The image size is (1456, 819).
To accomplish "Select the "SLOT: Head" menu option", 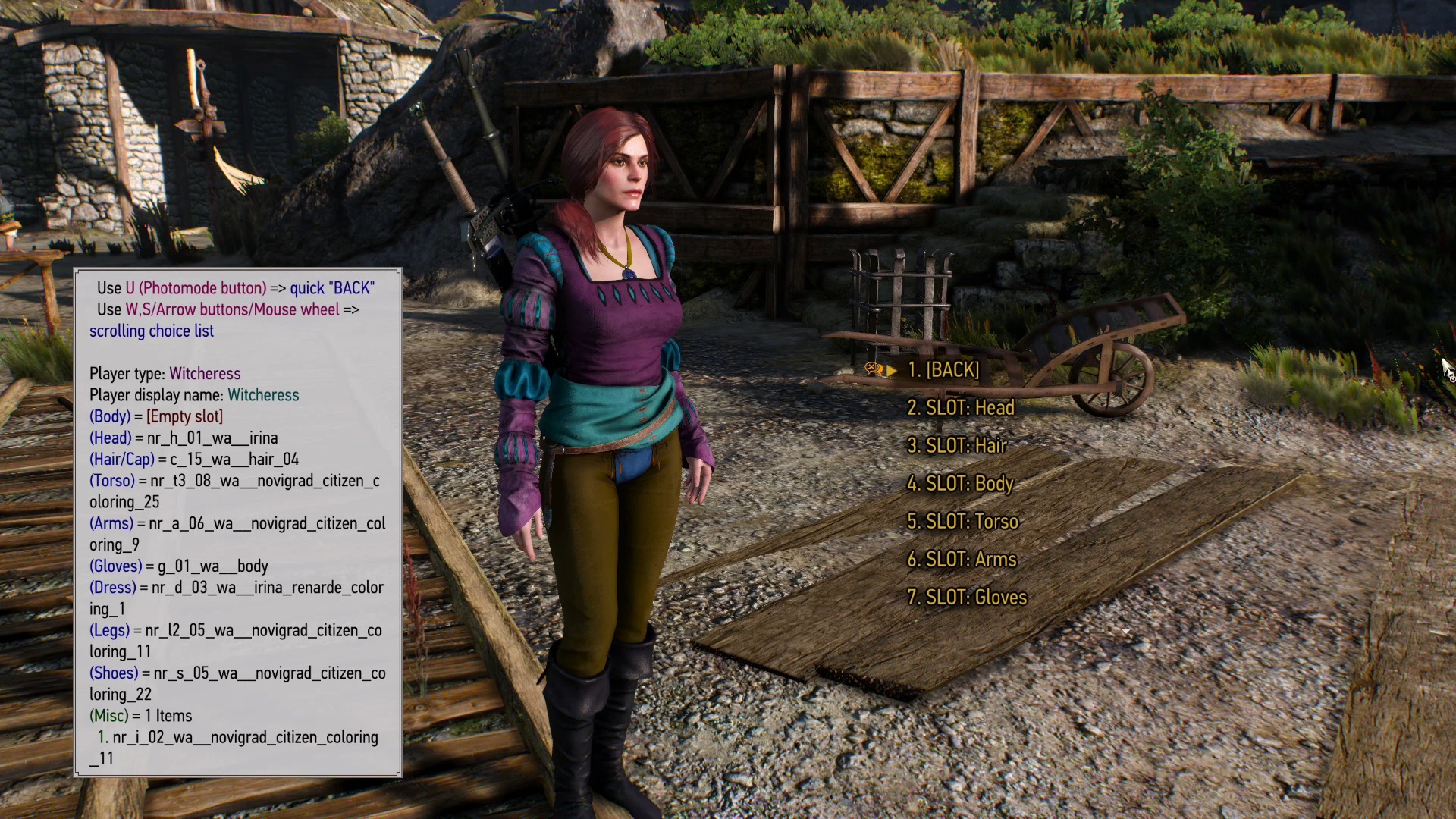I will pos(961,408).
